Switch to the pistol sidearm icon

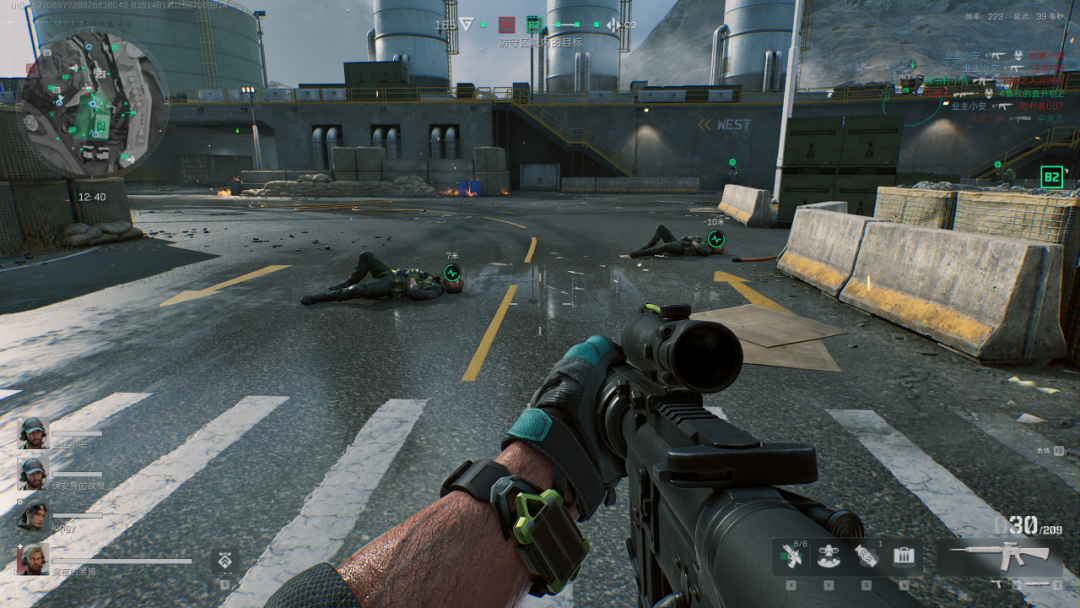pyautogui.click(x=997, y=583)
